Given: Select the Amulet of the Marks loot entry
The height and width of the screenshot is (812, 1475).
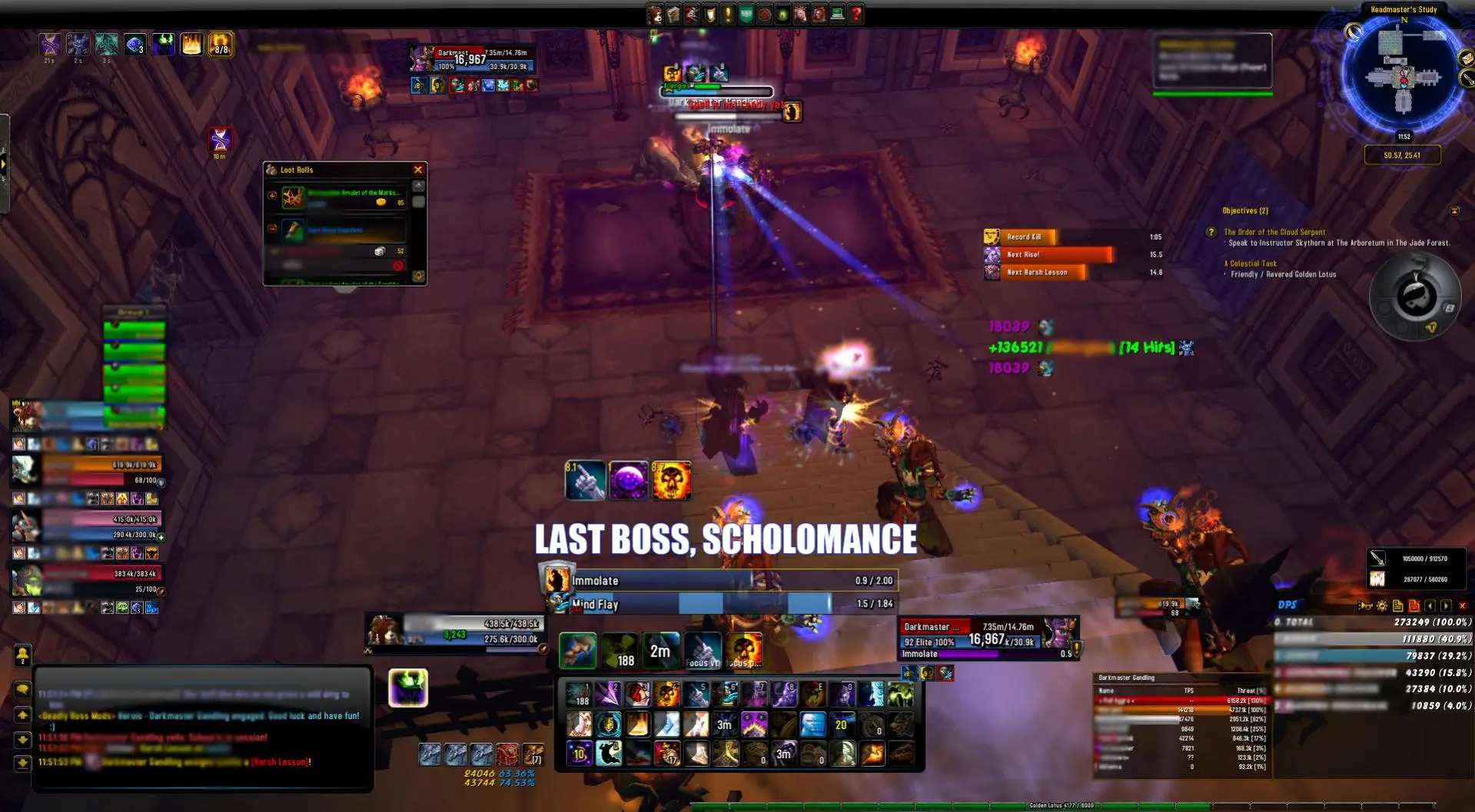Looking at the screenshot, I should pyautogui.click(x=344, y=197).
